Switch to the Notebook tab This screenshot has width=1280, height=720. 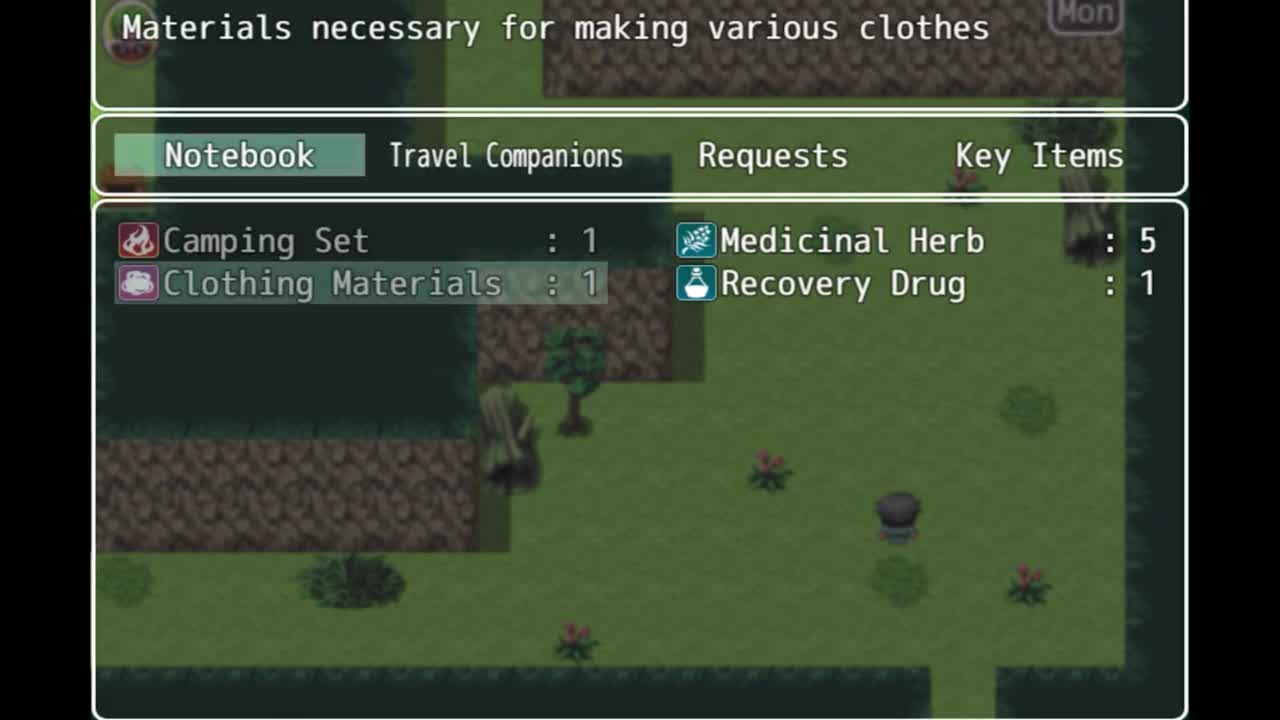239,156
